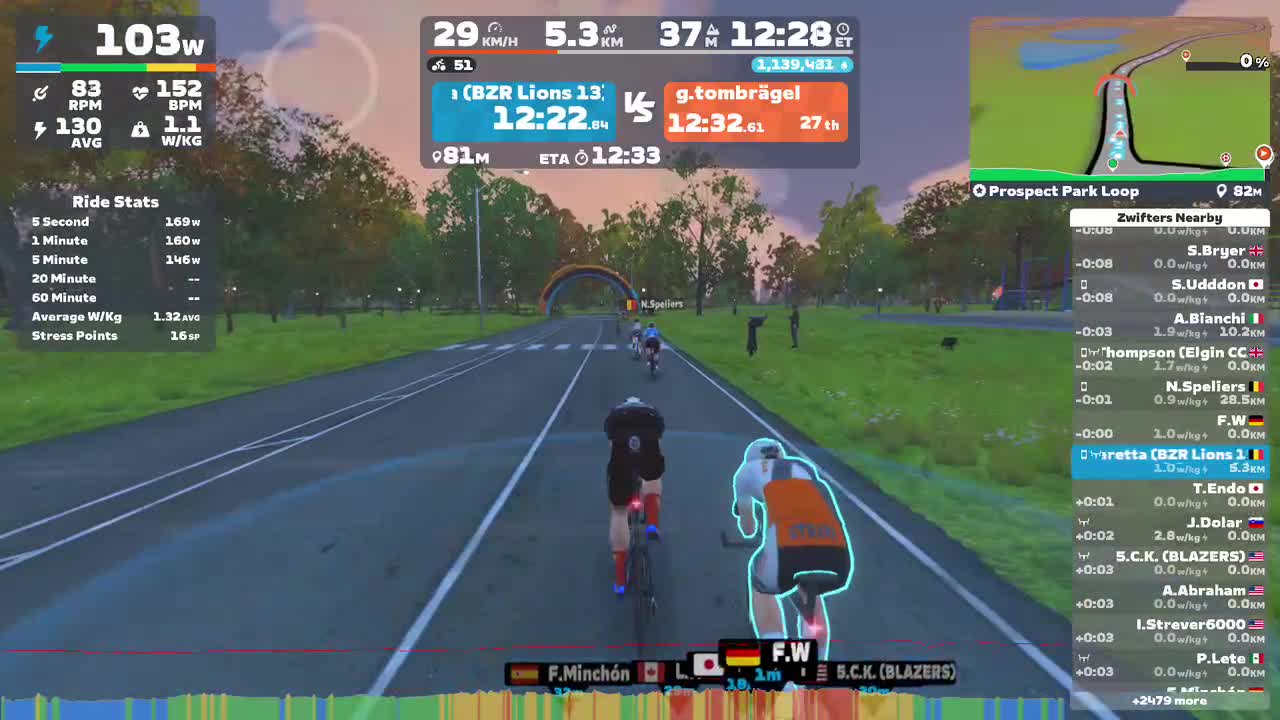Click the bike icon showing 51 riders

[438, 64]
